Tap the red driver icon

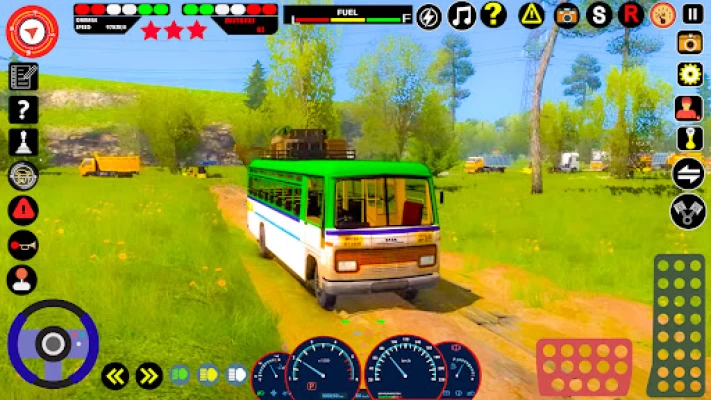[x=688, y=107]
